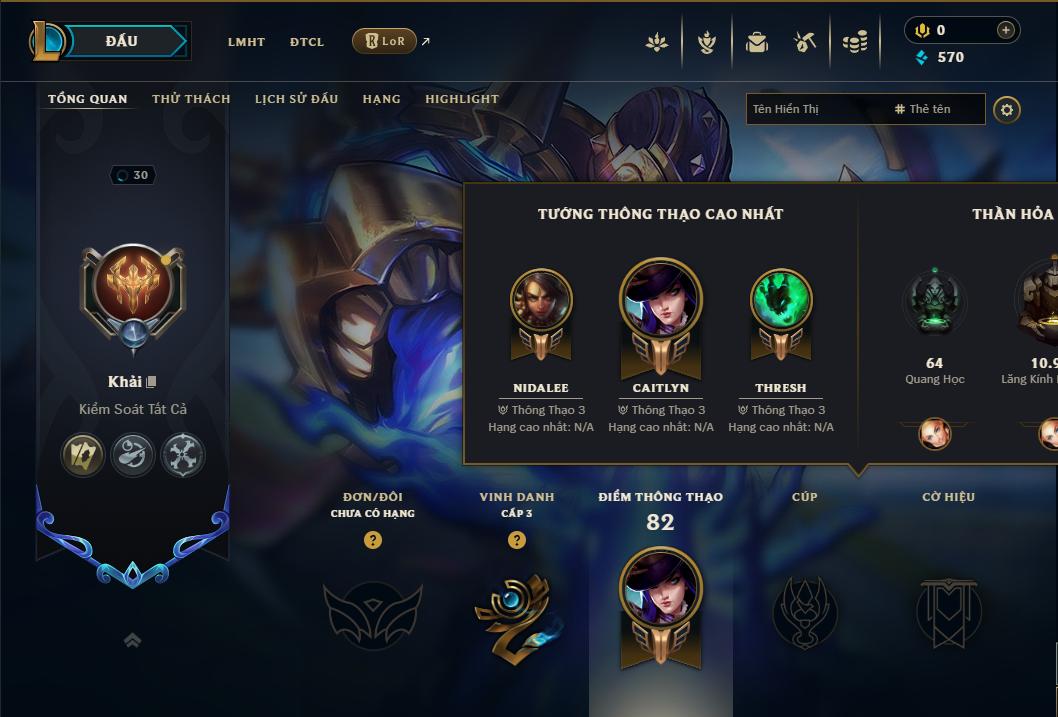Add RP with the plus button
This screenshot has height=717, width=1058.
(1006, 31)
